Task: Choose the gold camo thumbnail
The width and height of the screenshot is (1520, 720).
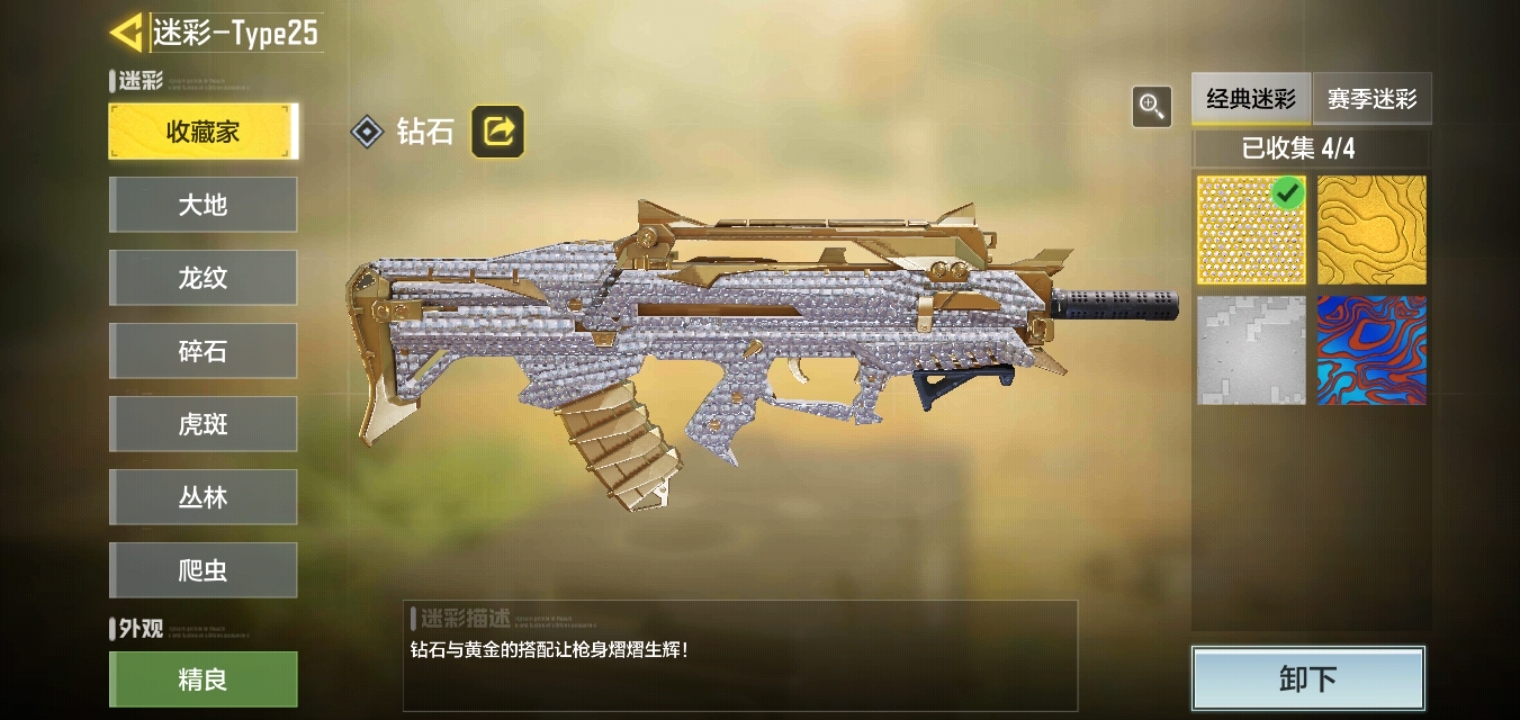Action: [1371, 230]
